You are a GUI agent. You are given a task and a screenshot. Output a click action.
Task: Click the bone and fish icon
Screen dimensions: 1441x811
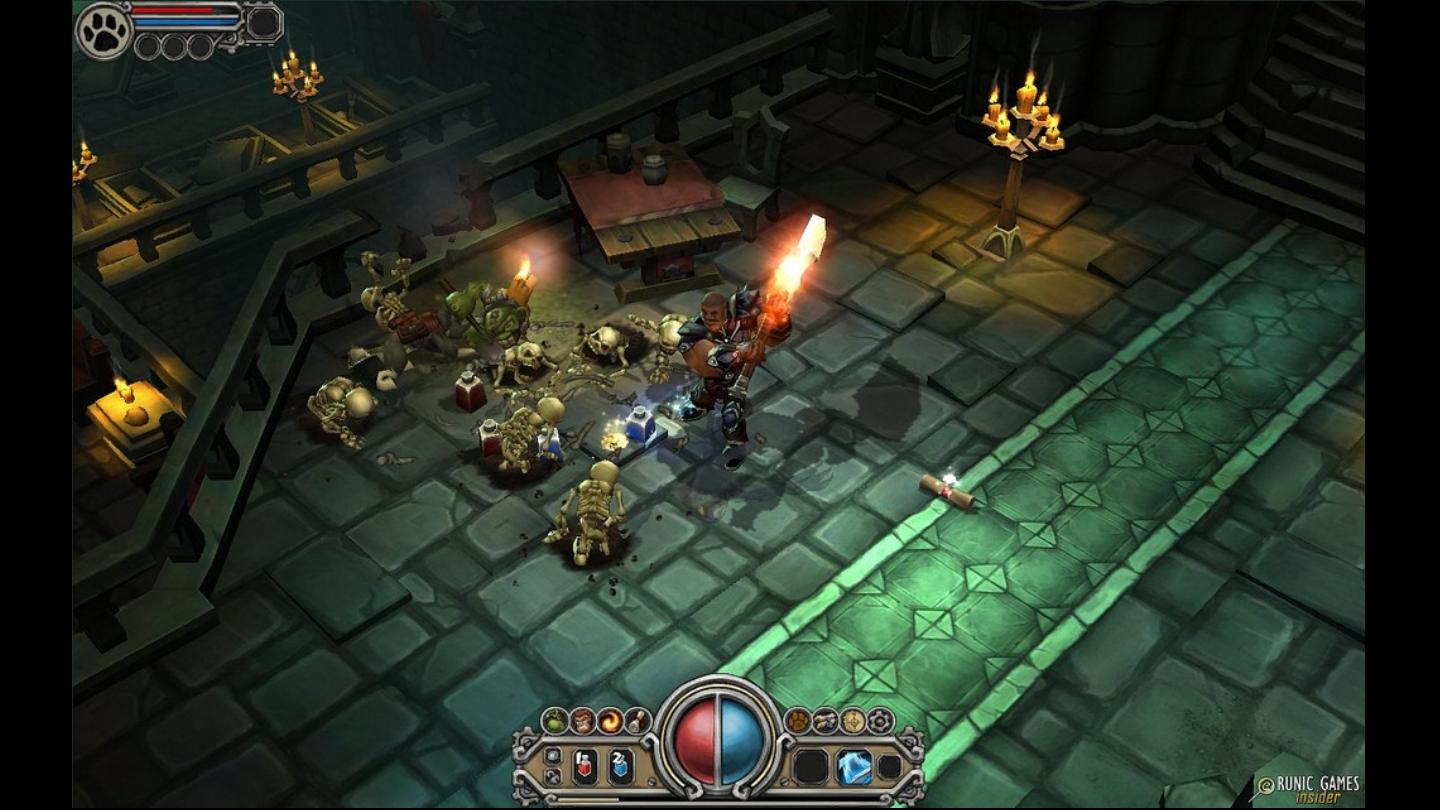tap(825, 720)
